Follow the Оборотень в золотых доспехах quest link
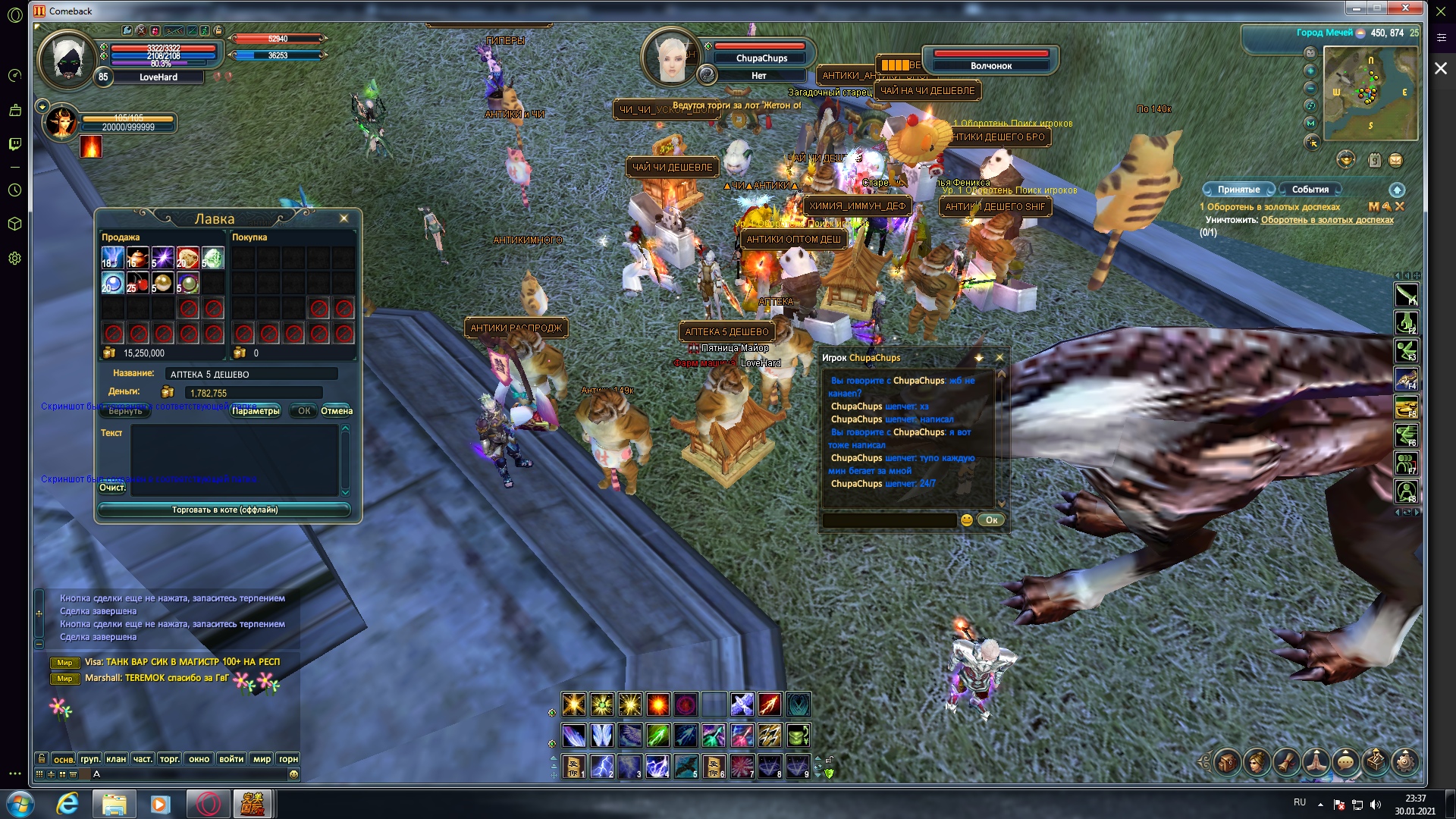Viewport: 1456px width, 819px height. (x=1327, y=220)
